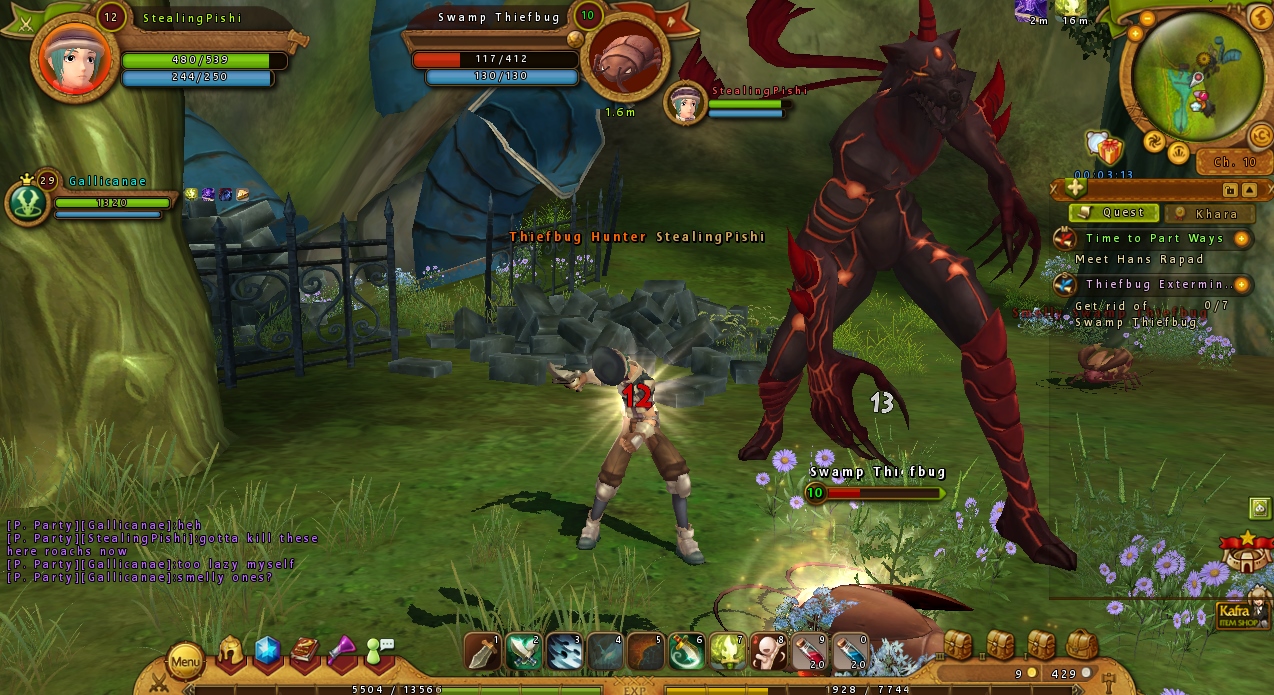Screen dimensions: 1274x695
Task: Open the Time to Part Ways quest
Action: click(1154, 238)
